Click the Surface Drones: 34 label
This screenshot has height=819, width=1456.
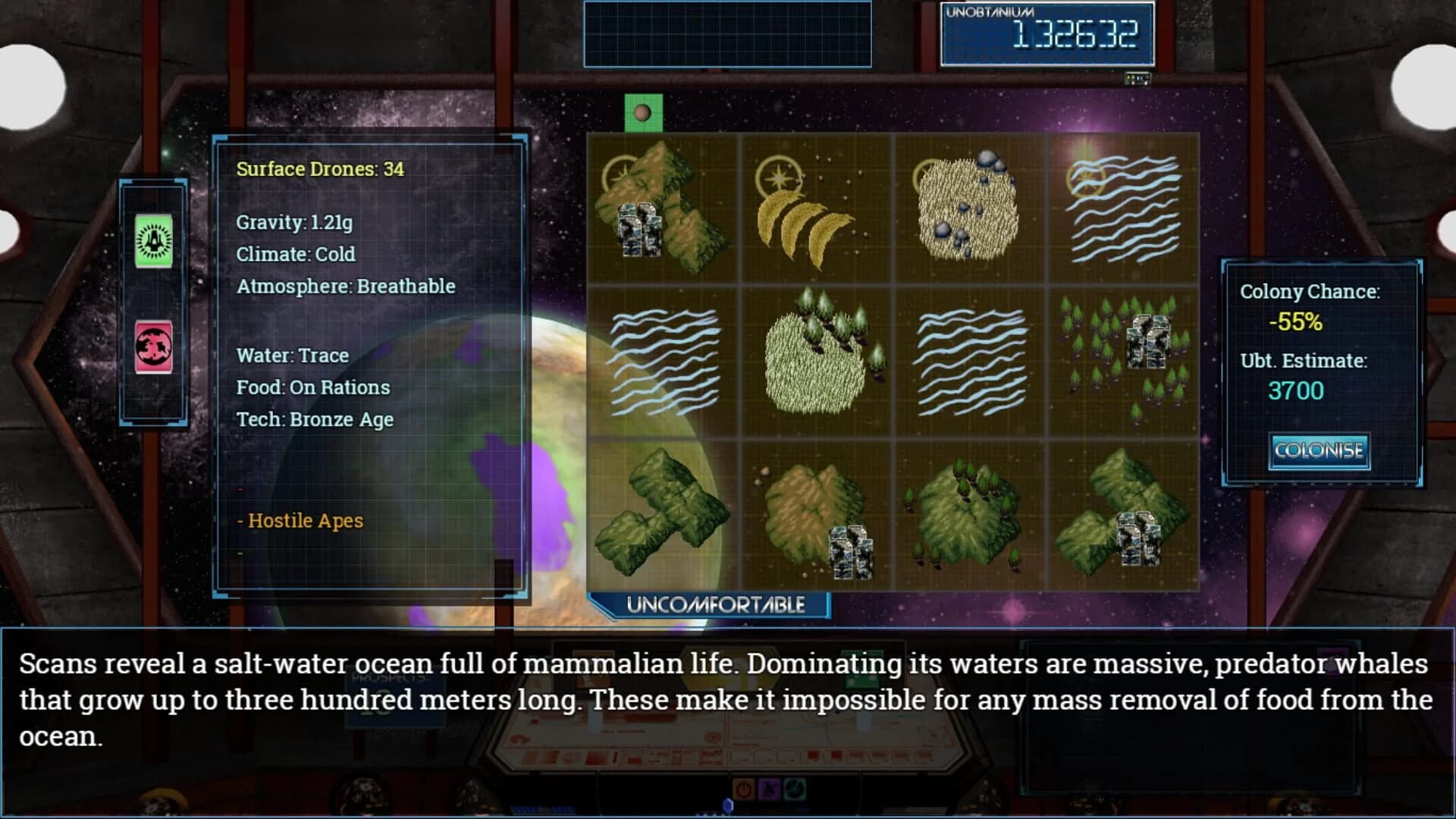pos(321,170)
